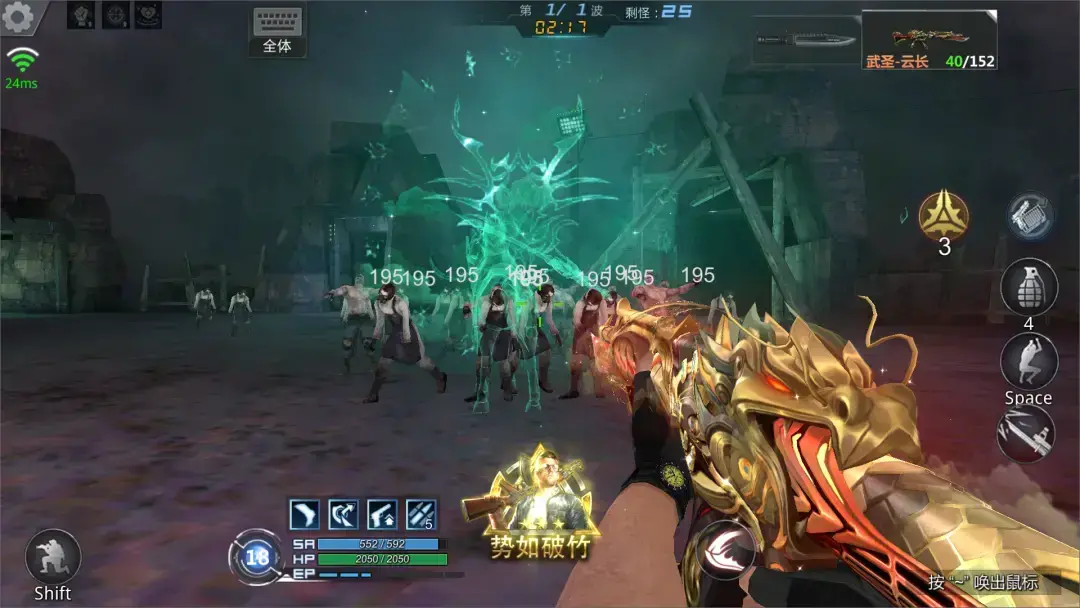
Task: Activate the wing slash melee skill button
Action: (725, 550)
